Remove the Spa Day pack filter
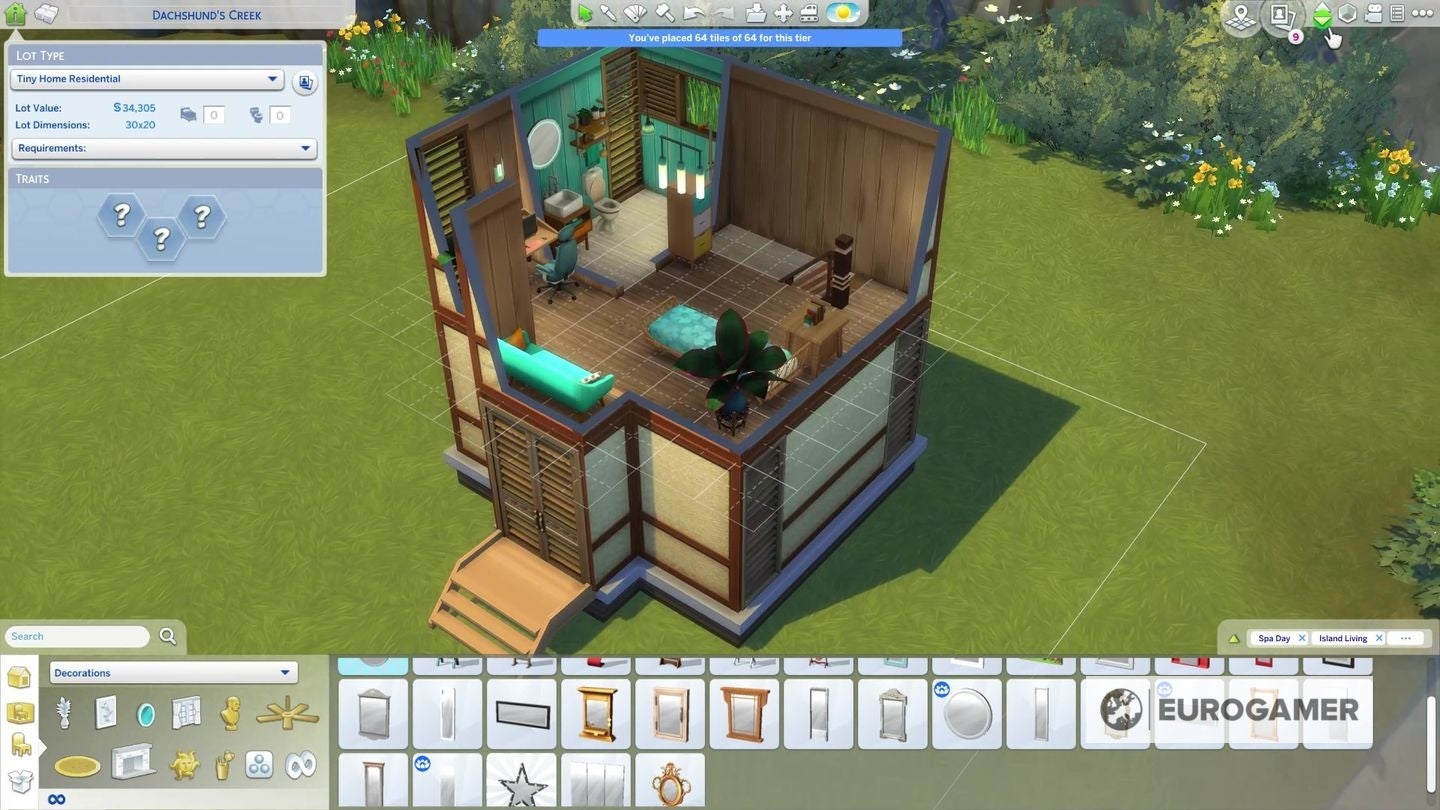1440x810 pixels. click(x=1303, y=637)
